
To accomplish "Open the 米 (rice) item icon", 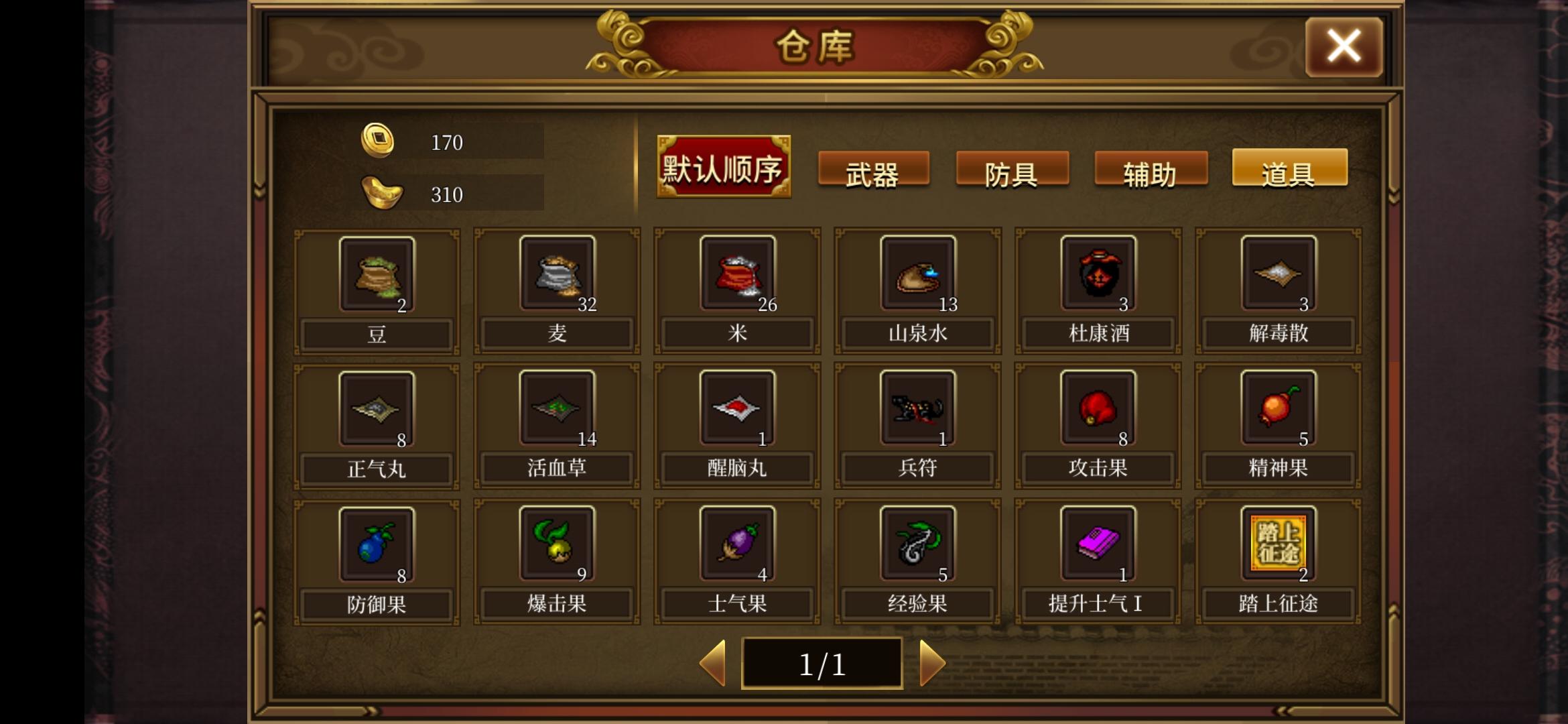I will 736,275.
